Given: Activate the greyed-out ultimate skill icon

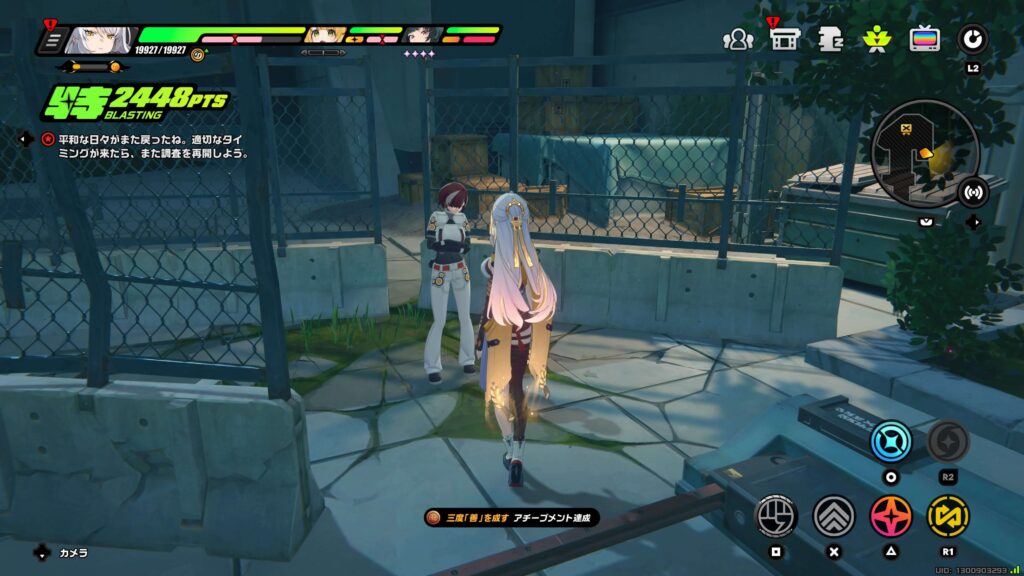Looking at the screenshot, I should (x=948, y=441).
